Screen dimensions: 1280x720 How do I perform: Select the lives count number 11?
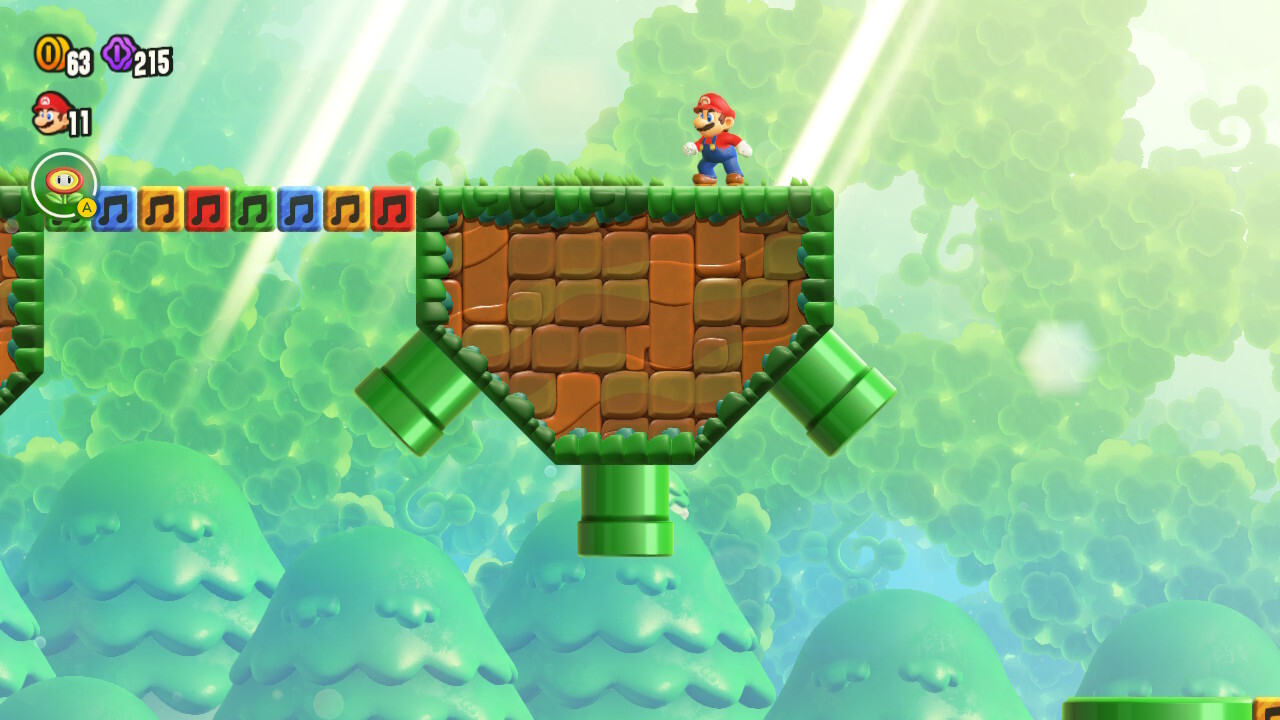click(x=81, y=120)
